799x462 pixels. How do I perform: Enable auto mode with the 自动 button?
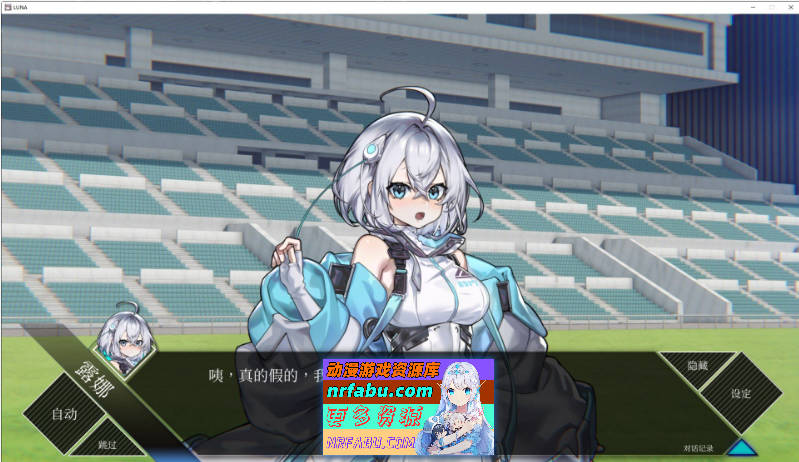(x=63, y=413)
